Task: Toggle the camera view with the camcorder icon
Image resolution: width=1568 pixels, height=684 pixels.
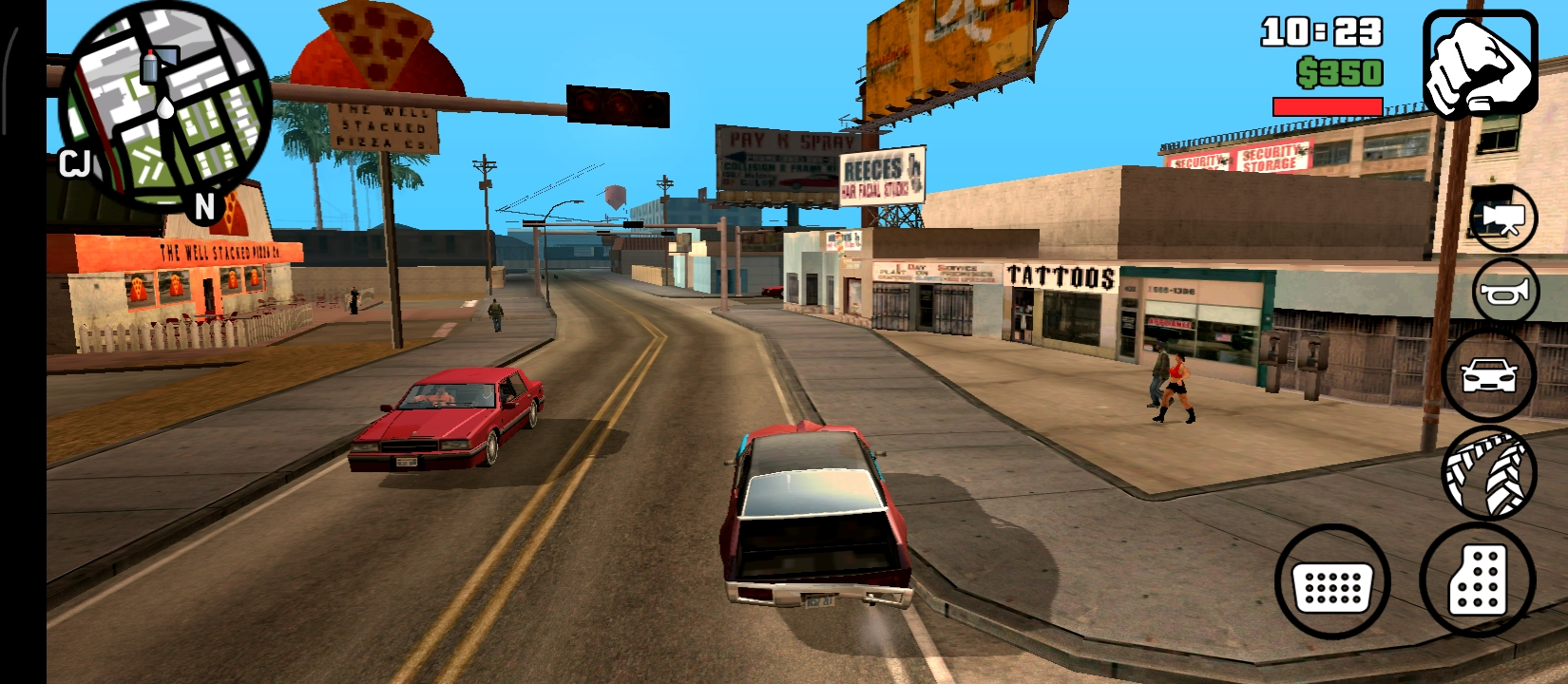Action: pos(1501,218)
